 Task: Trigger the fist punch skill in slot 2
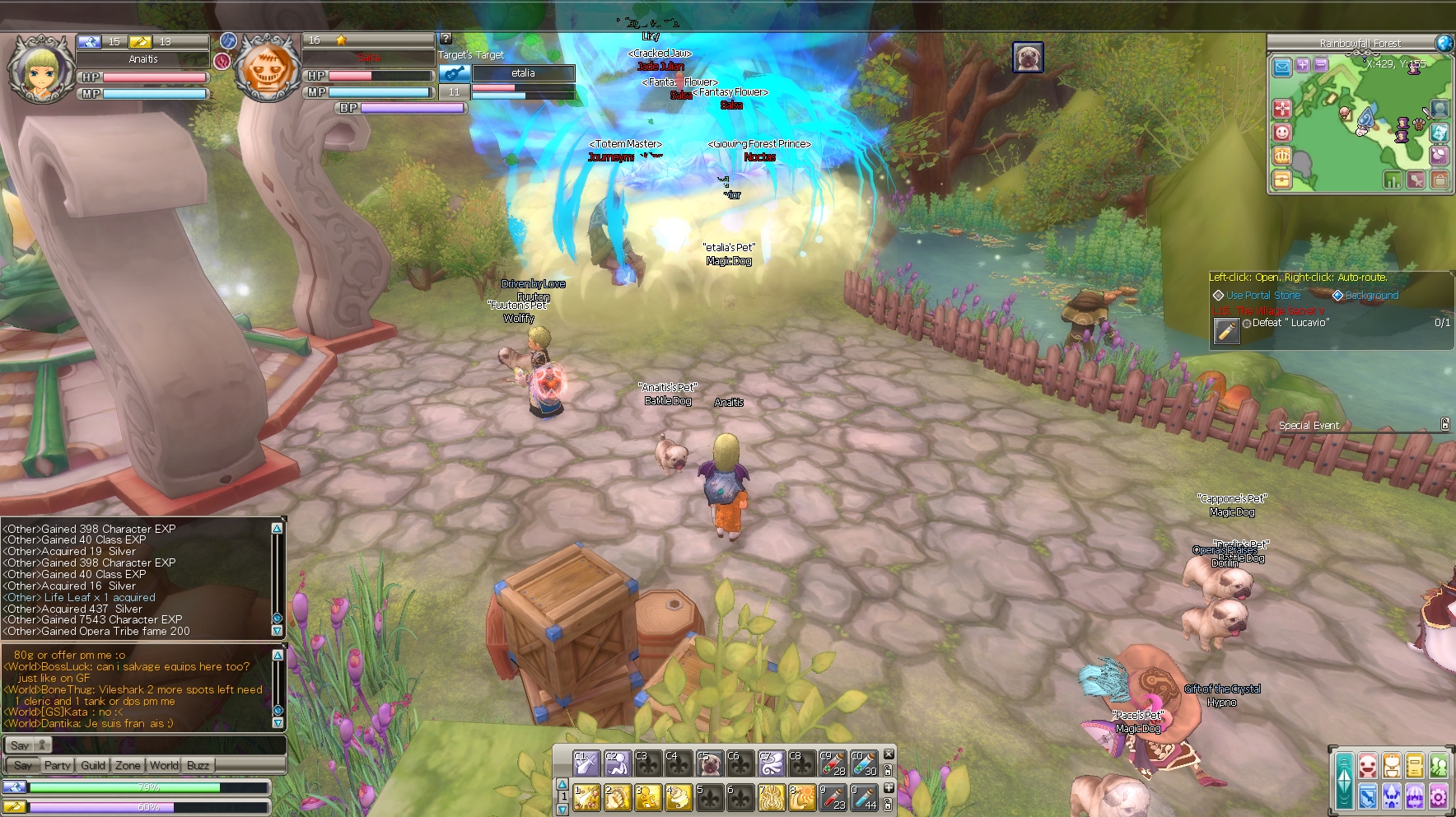(617, 796)
